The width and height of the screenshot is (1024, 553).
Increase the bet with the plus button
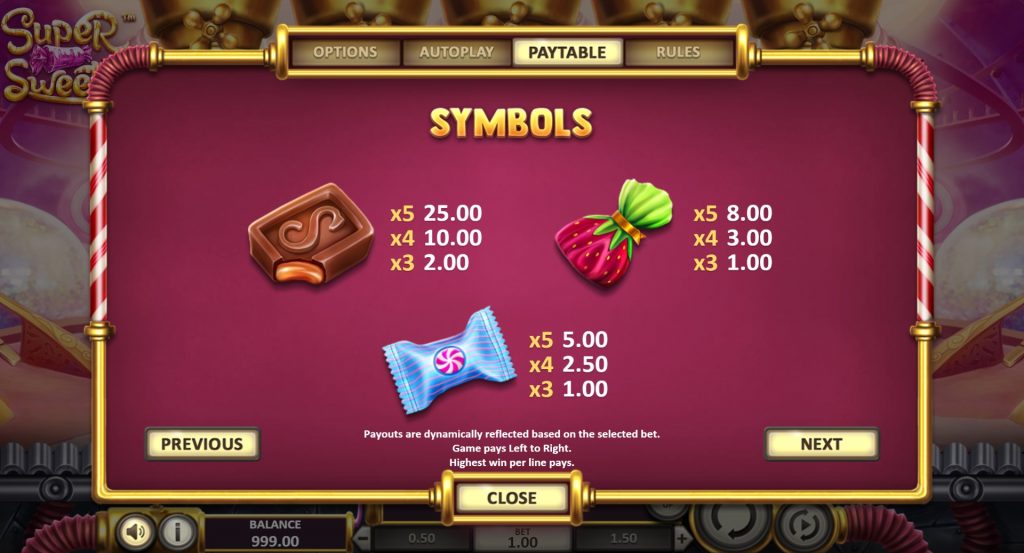click(682, 538)
